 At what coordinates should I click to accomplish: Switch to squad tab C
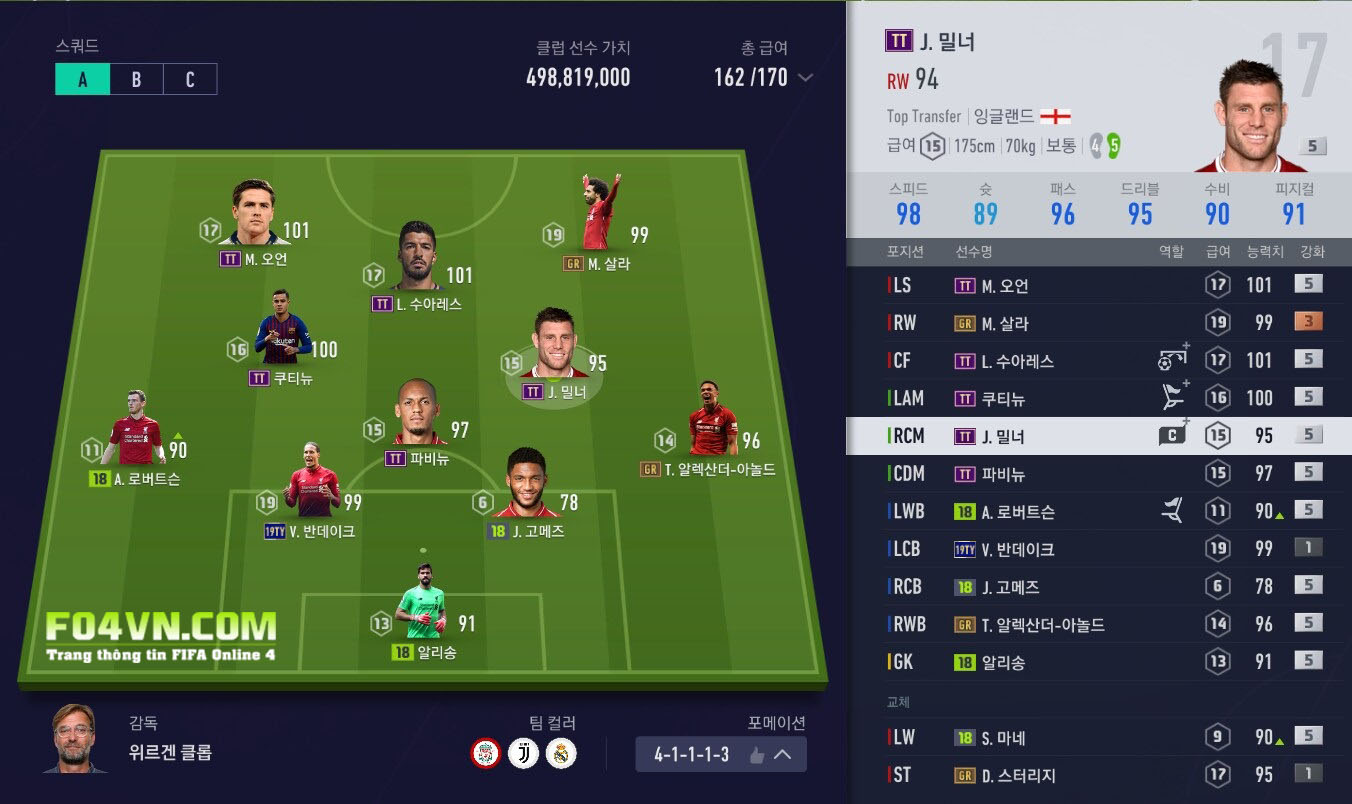(x=190, y=80)
